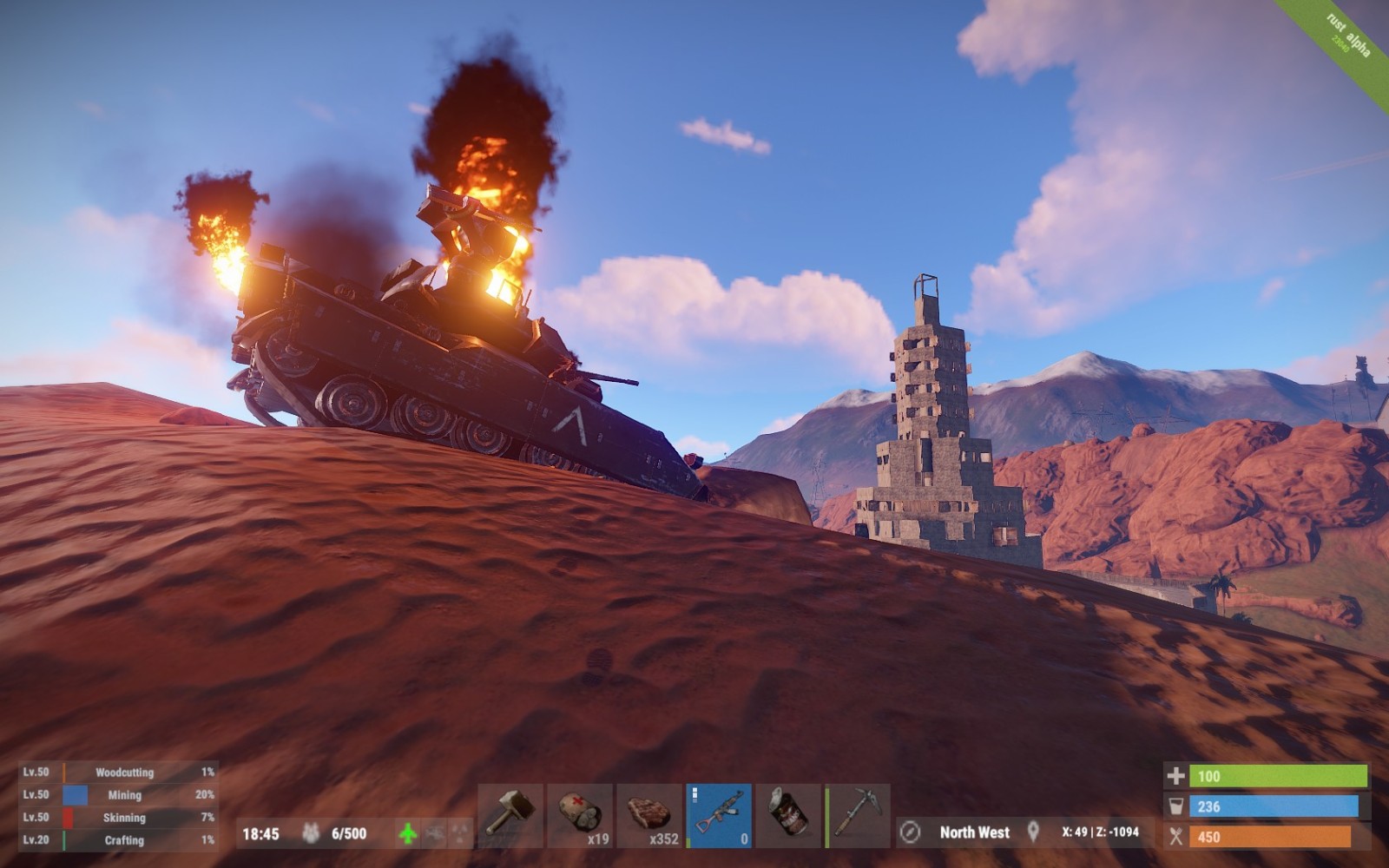Image resolution: width=1389 pixels, height=868 pixels.
Task: Click the wolf-head player count icon
Action: pos(311,833)
